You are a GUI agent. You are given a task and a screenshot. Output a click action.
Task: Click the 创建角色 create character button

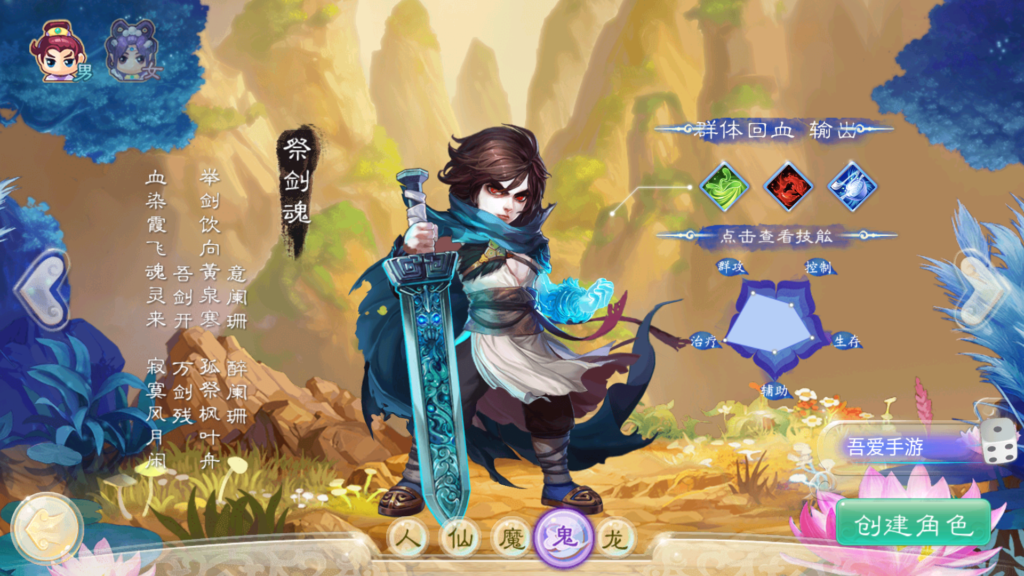point(912,524)
